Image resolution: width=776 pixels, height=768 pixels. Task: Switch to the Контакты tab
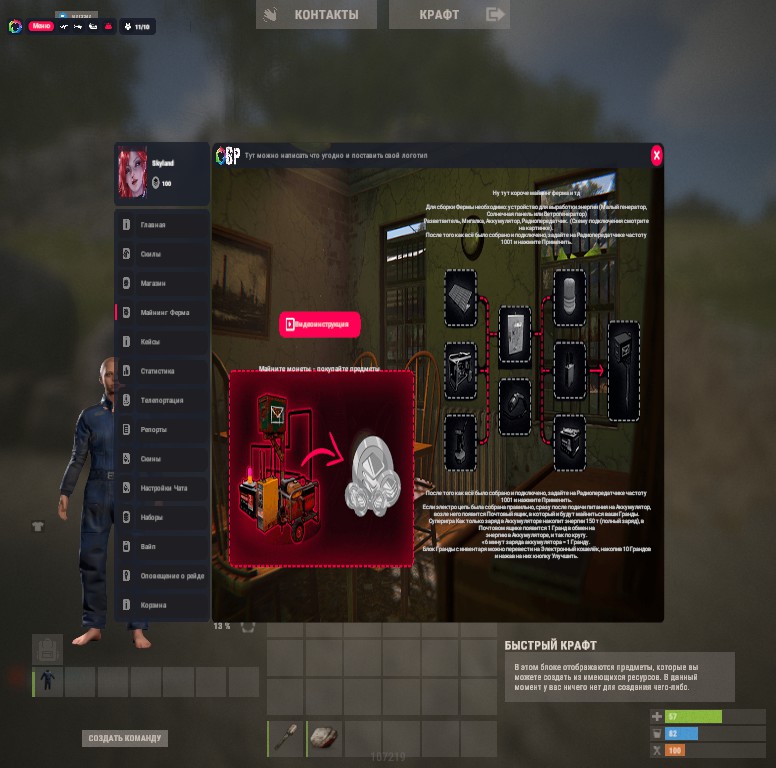[316, 14]
